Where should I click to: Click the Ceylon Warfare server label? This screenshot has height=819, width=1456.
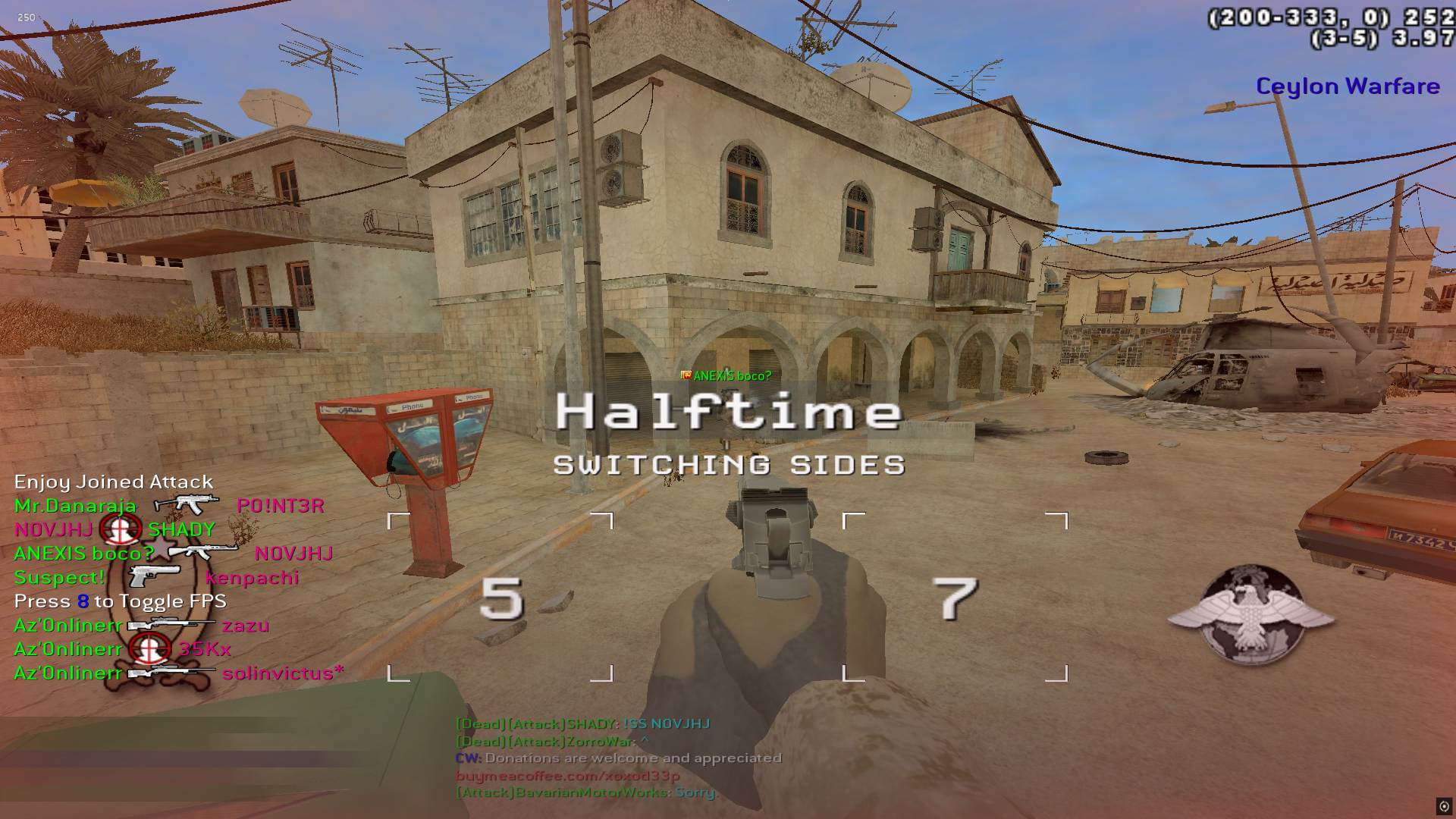pyautogui.click(x=1348, y=86)
